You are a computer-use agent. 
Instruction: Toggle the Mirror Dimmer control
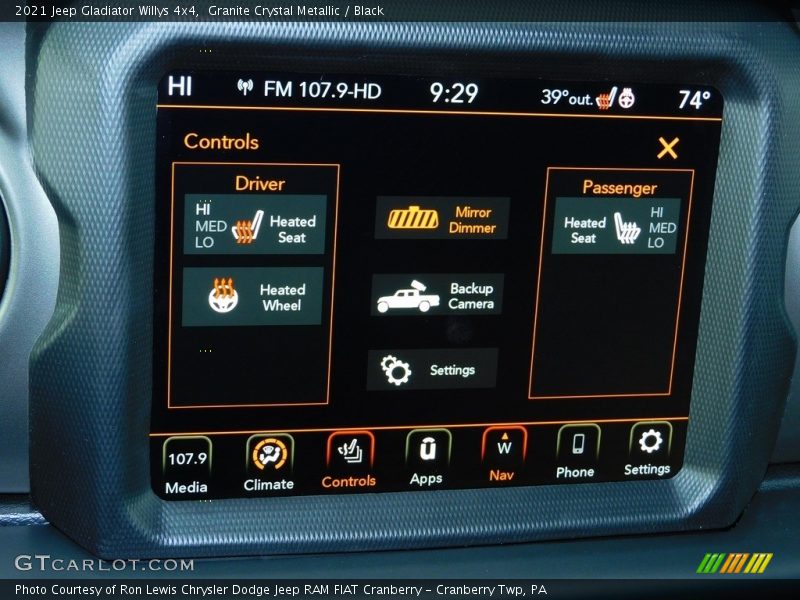[441, 218]
